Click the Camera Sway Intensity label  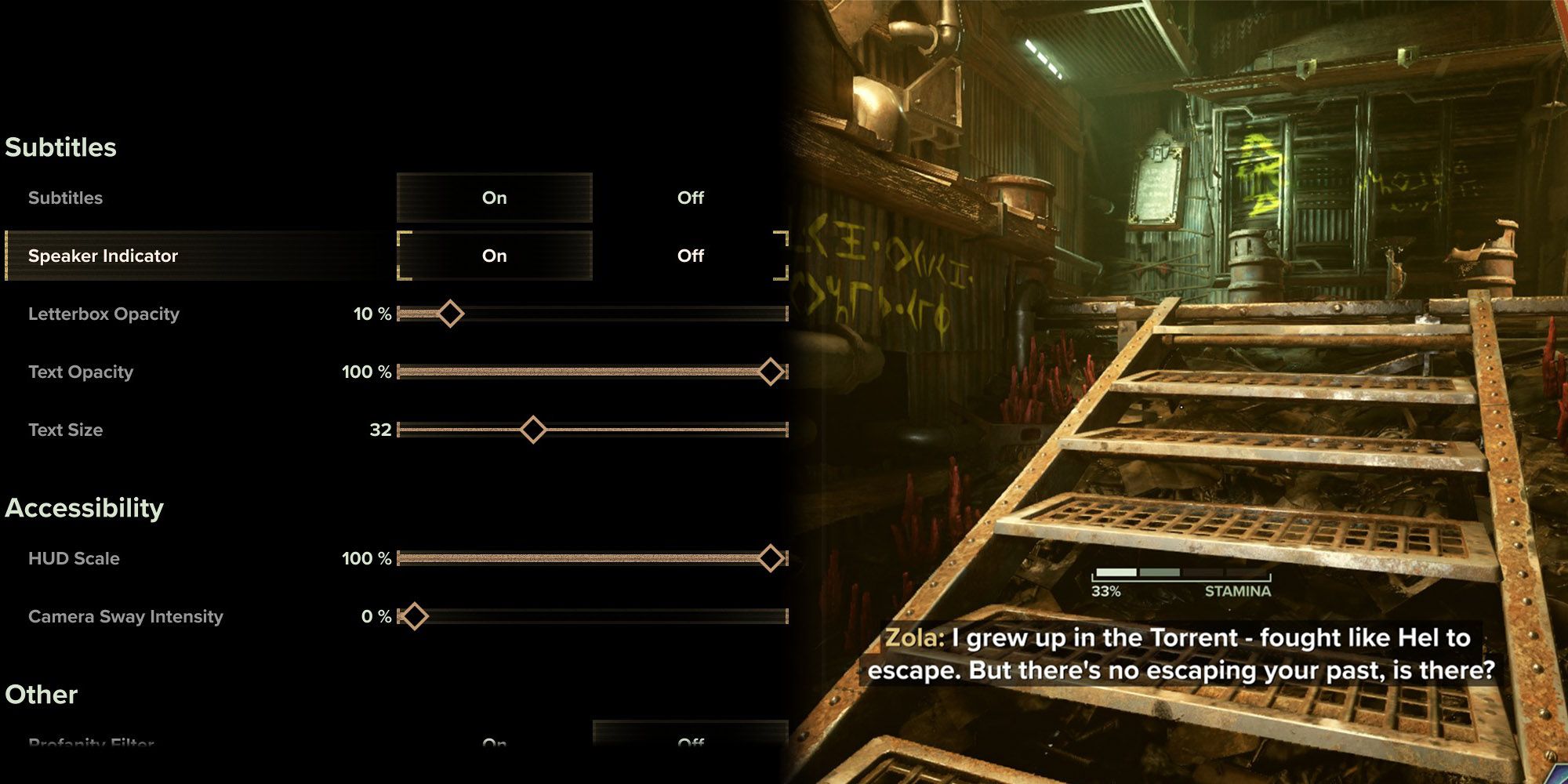click(x=125, y=616)
